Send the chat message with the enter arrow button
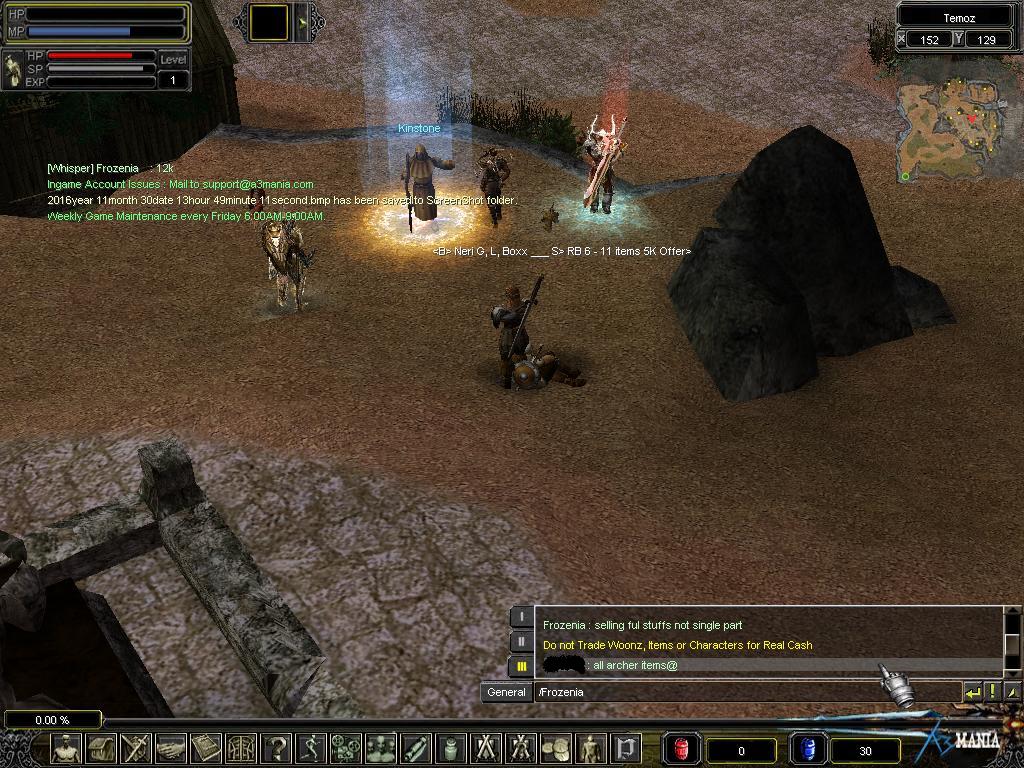The height and width of the screenshot is (768, 1024). 972,691
